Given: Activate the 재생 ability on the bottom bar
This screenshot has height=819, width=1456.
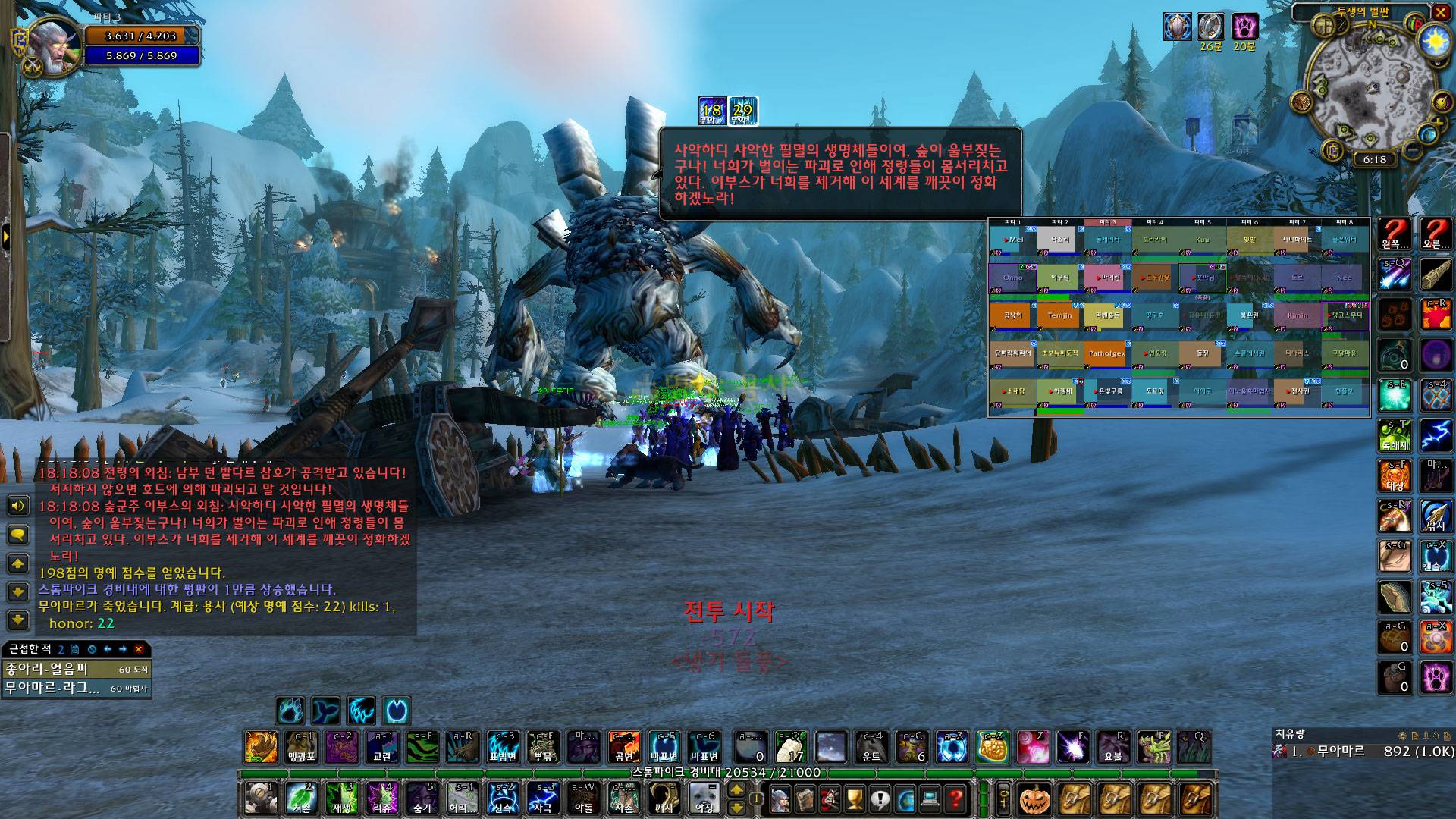Looking at the screenshot, I should (x=340, y=798).
